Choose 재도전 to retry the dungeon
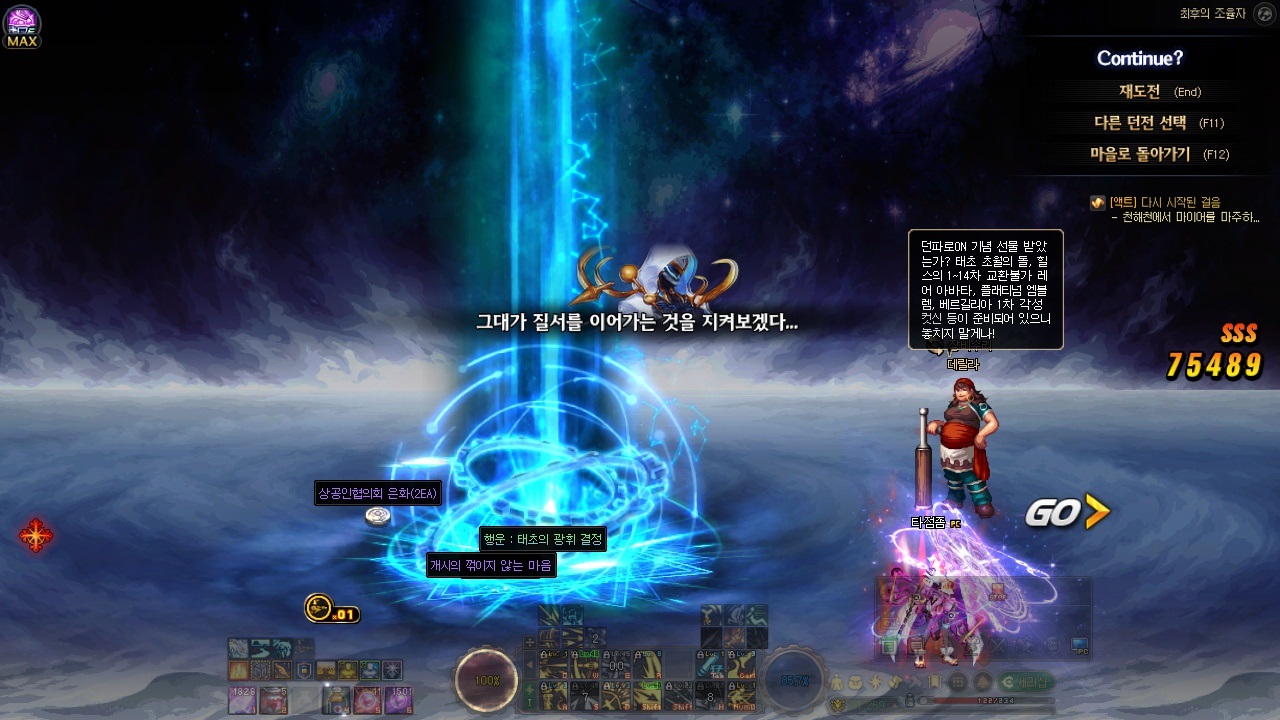Screen dimensions: 1280x720 [1139, 91]
